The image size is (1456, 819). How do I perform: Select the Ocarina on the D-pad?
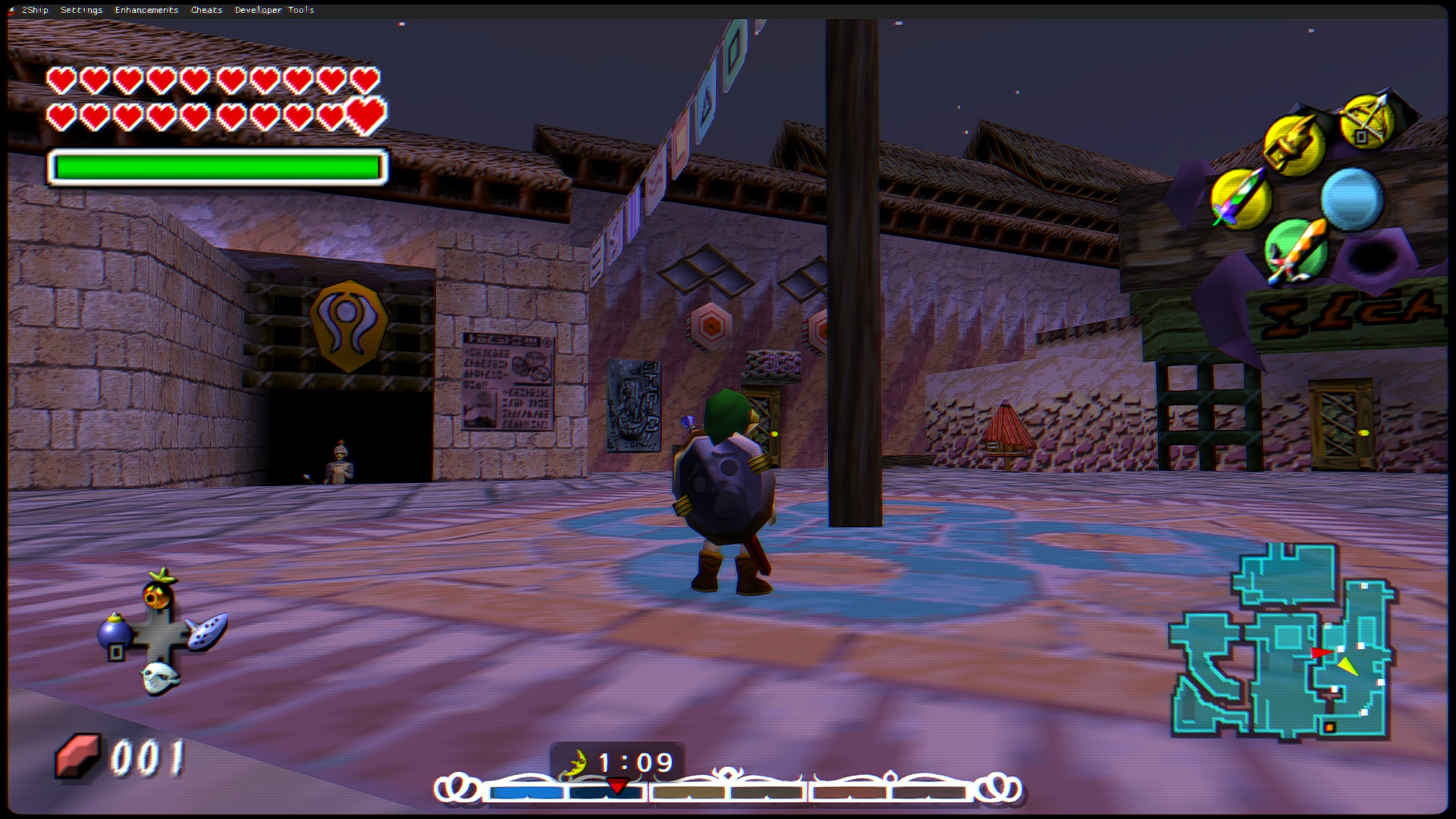[207, 632]
